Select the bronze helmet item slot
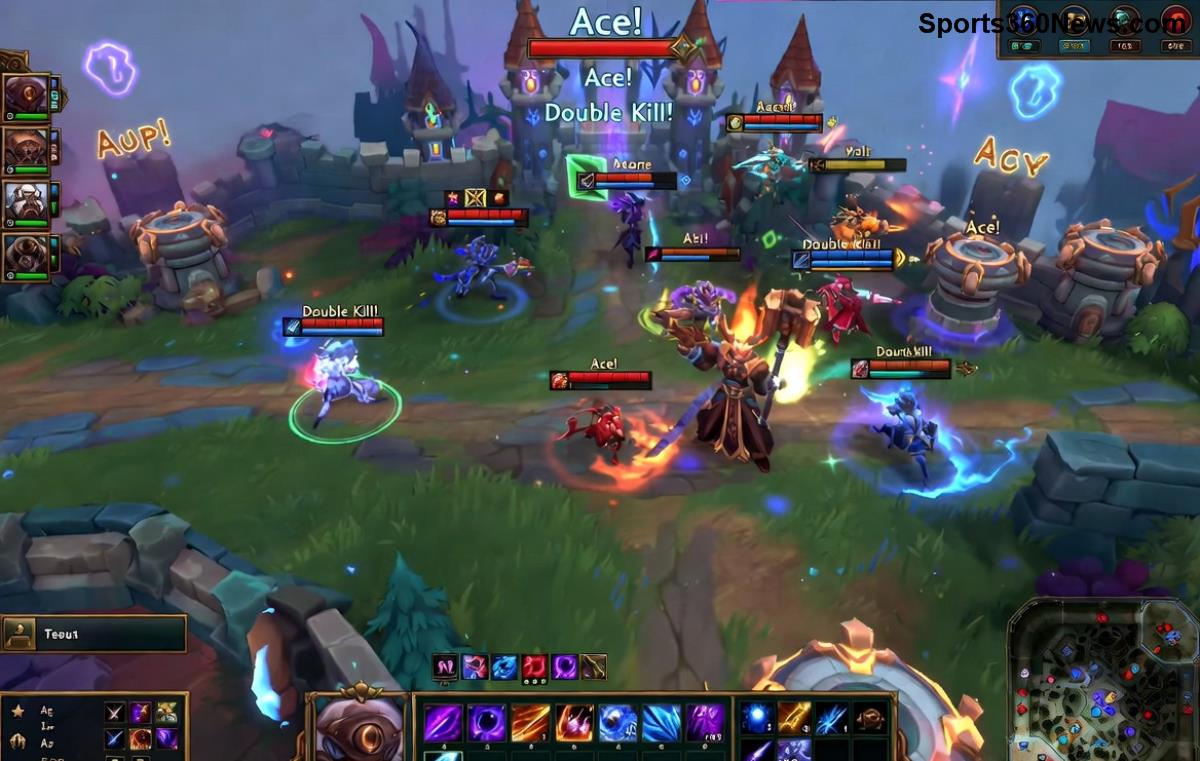The width and height of the screenshot is (1200, 761). point(870,717)
